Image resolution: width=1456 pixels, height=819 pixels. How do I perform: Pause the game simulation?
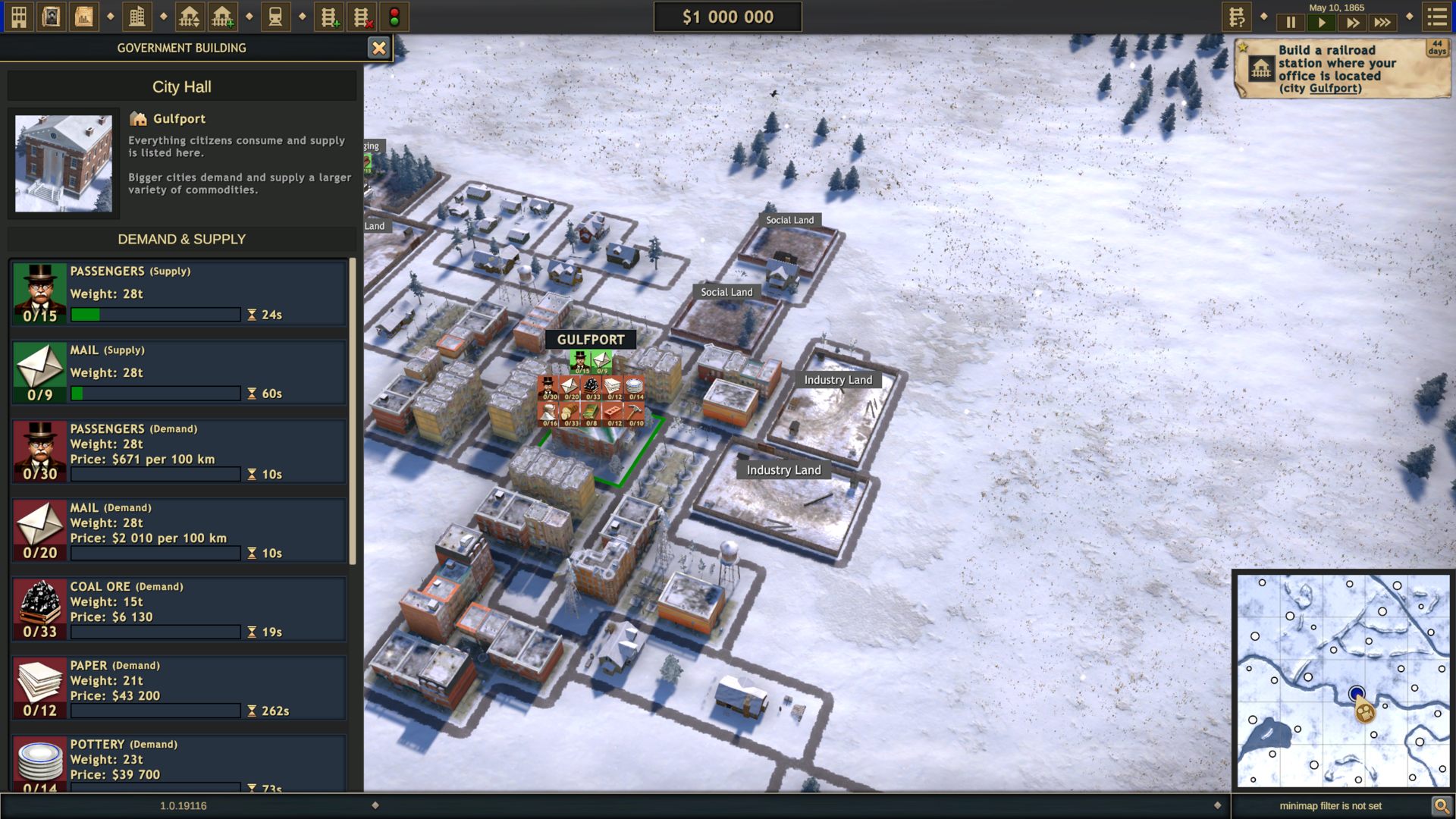[x=1291, y=23]
